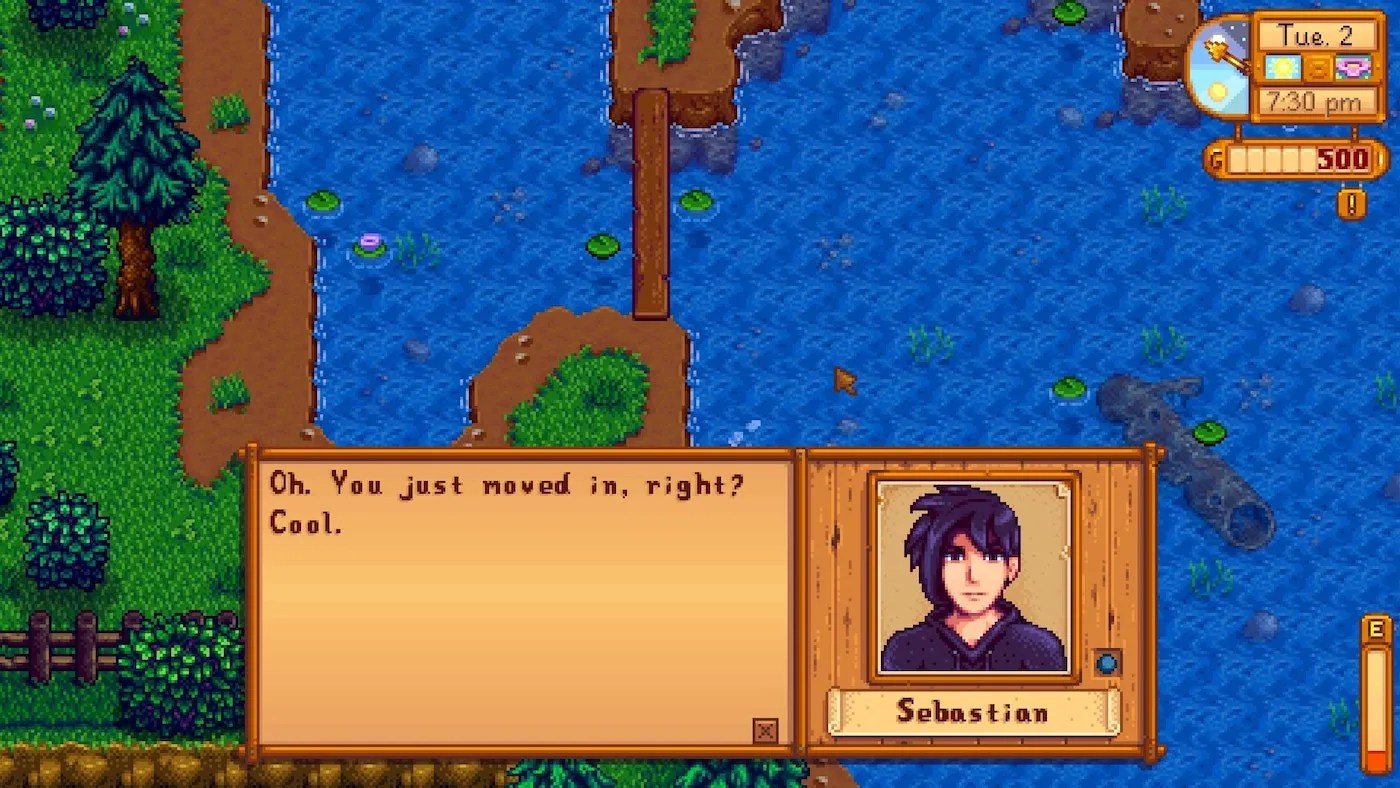The image size is (1400, 788).
Task: Click the 7:30 pm time display
Action: (1314, 100)
